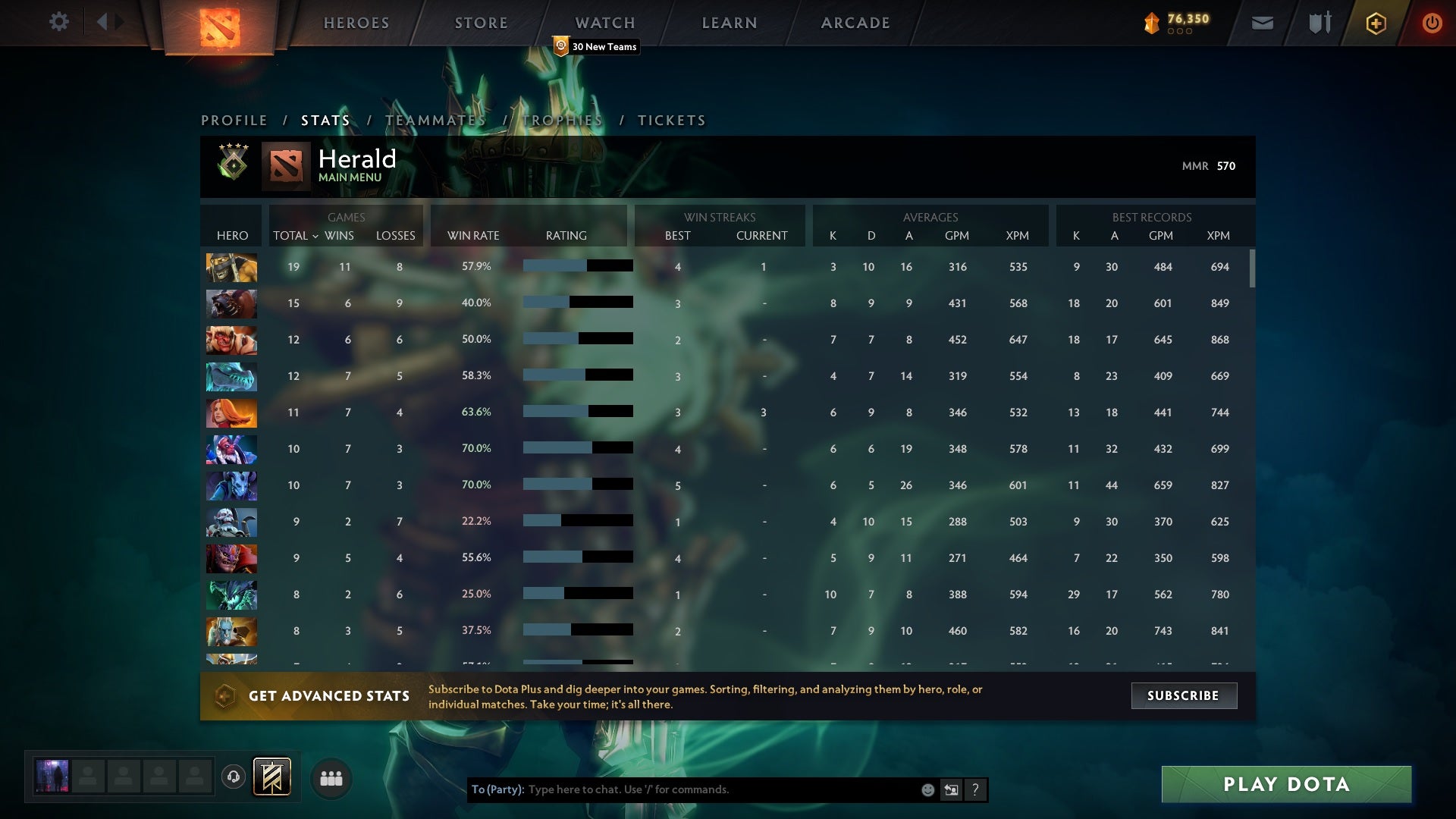Open notifications via the envelope icon
The width and height of the screenshot is (1456, 819).
(1262, 23)
